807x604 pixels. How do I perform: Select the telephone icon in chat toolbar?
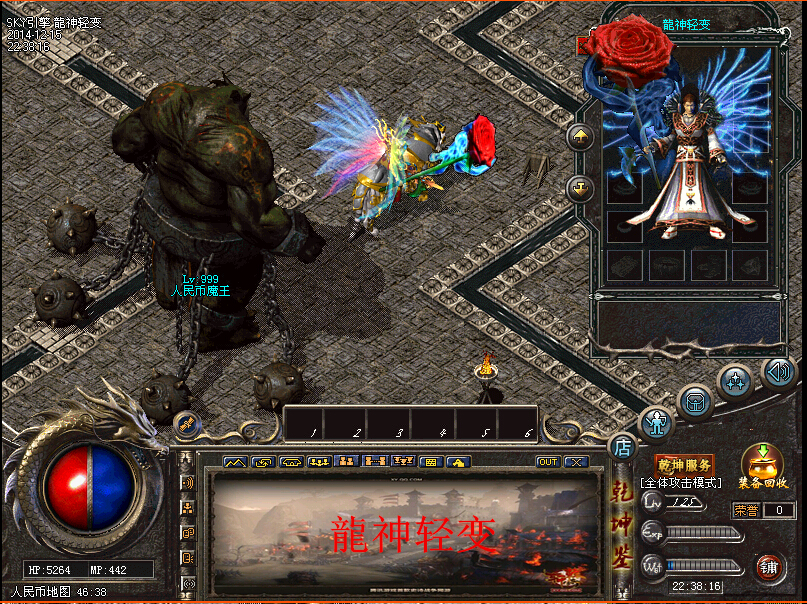coord(292,462)
